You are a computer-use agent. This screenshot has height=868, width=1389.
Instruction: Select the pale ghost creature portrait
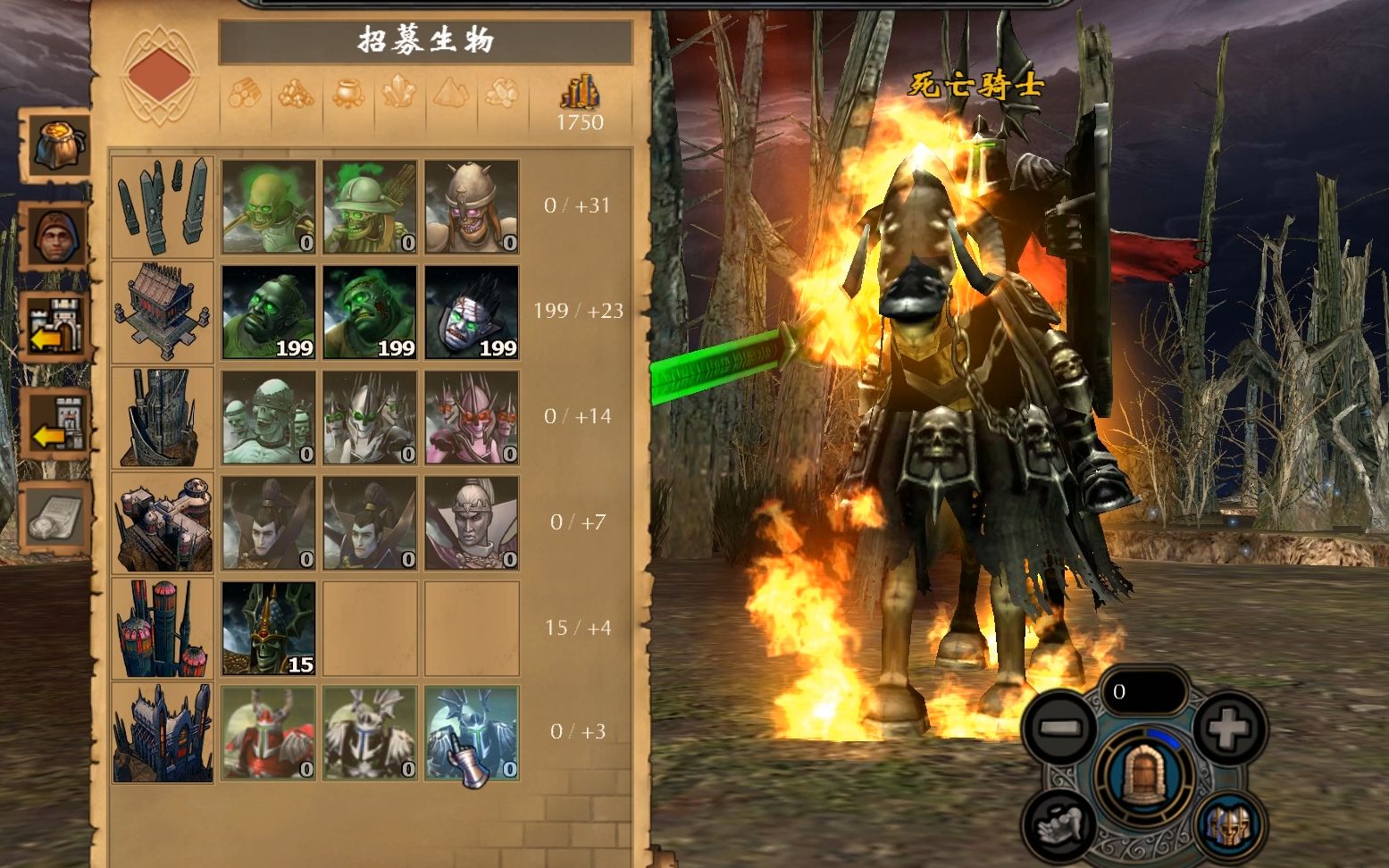pyautogui.click(x=268, y=418)
